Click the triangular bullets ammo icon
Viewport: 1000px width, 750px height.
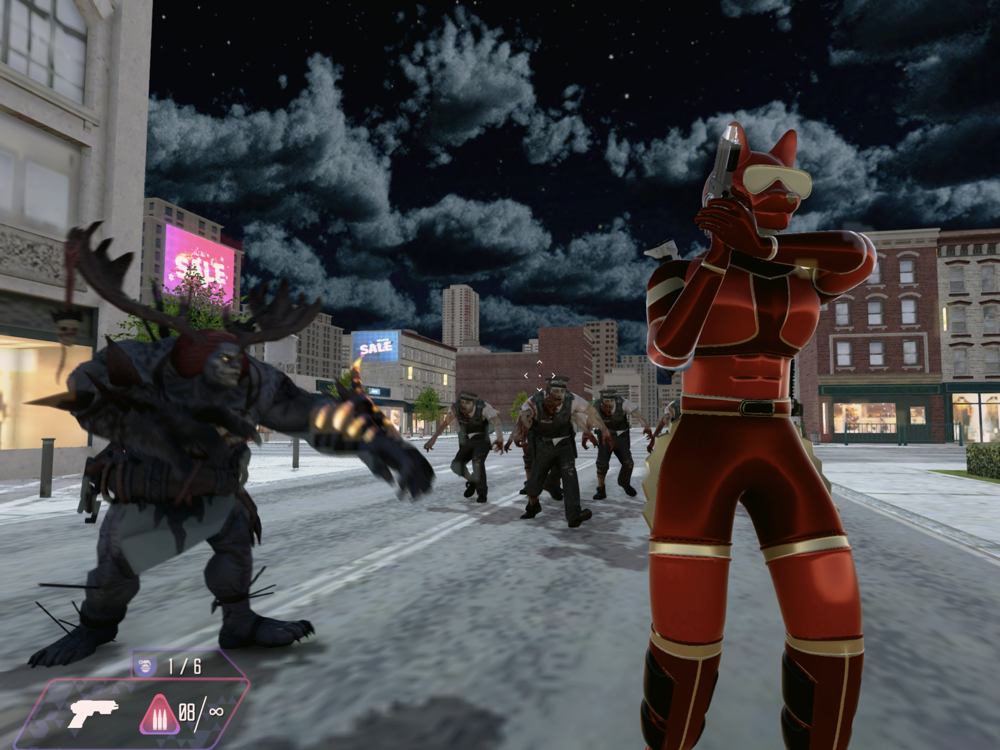(x=159, y=714)
